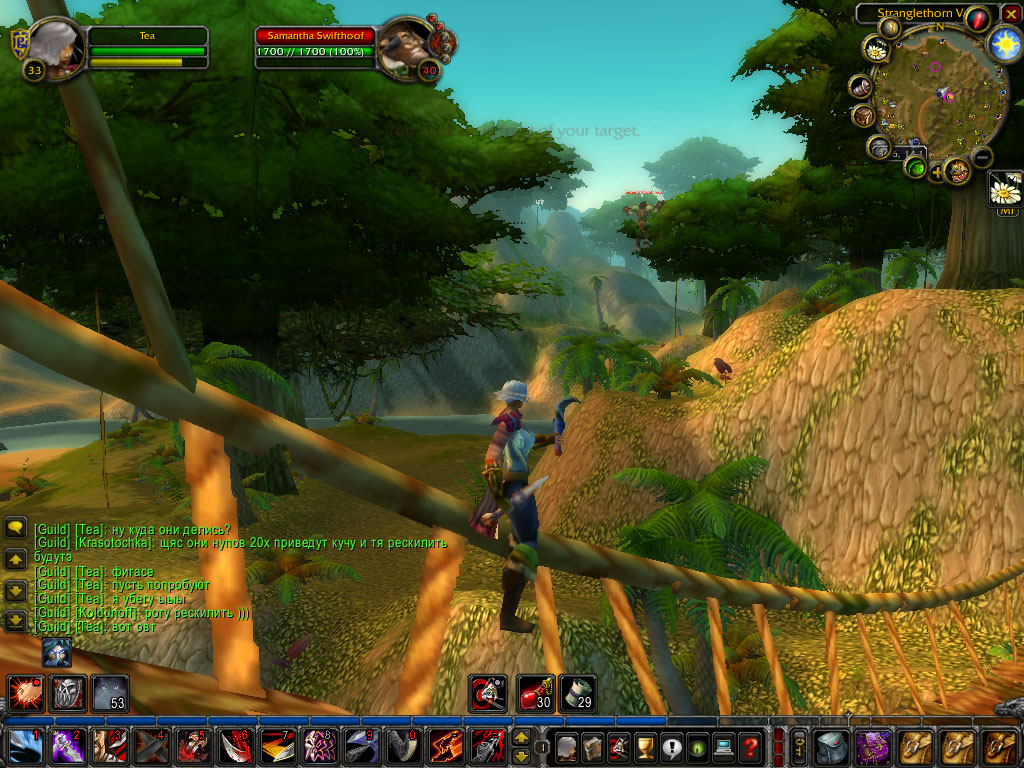This screenshot has height=768, width=1024.
Task: Click the daisy flower tracking icon on minimap
Action: pyautogui.click(x=877, y=49)
